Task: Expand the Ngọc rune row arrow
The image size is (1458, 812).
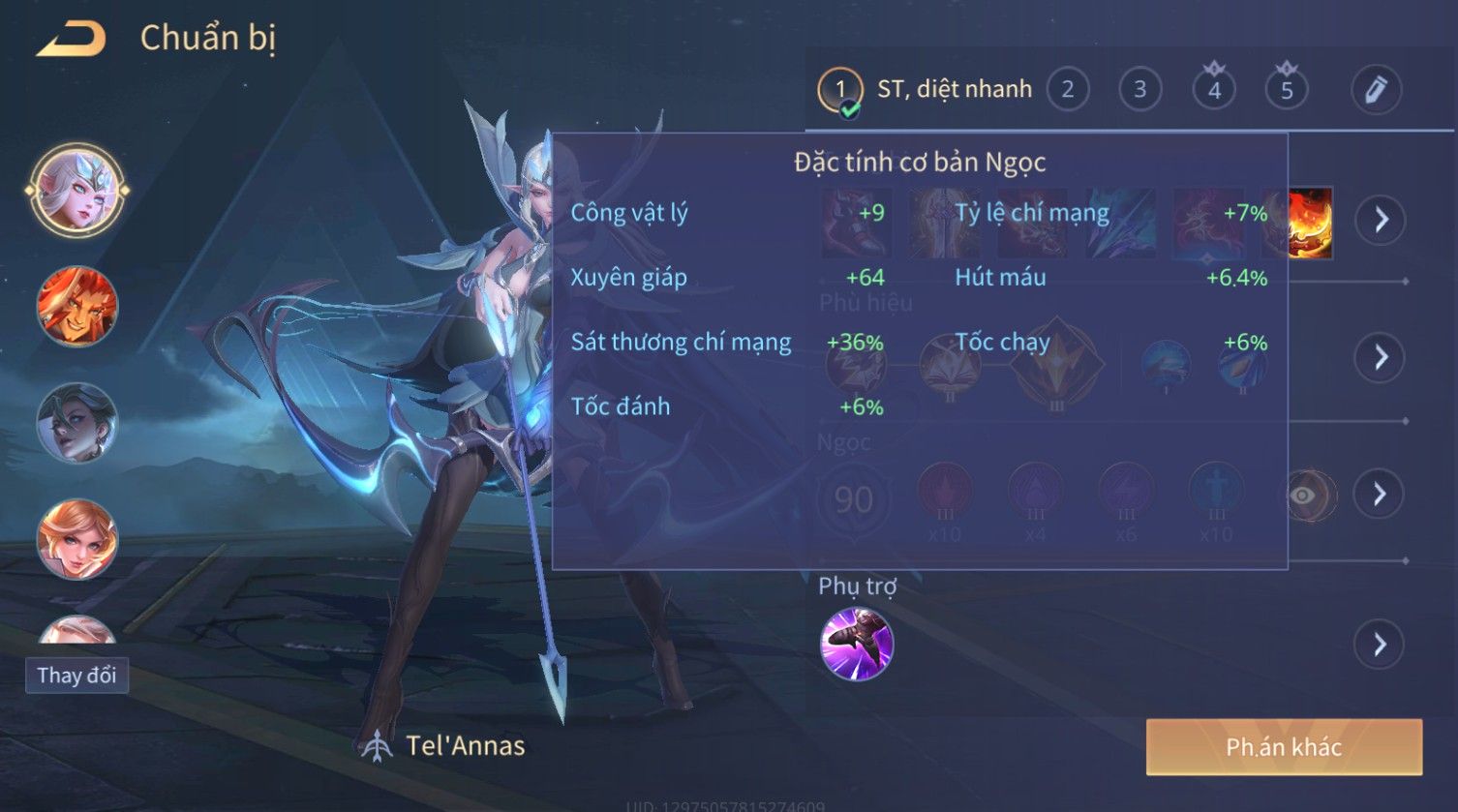Action: click(x=1380, y=495)
